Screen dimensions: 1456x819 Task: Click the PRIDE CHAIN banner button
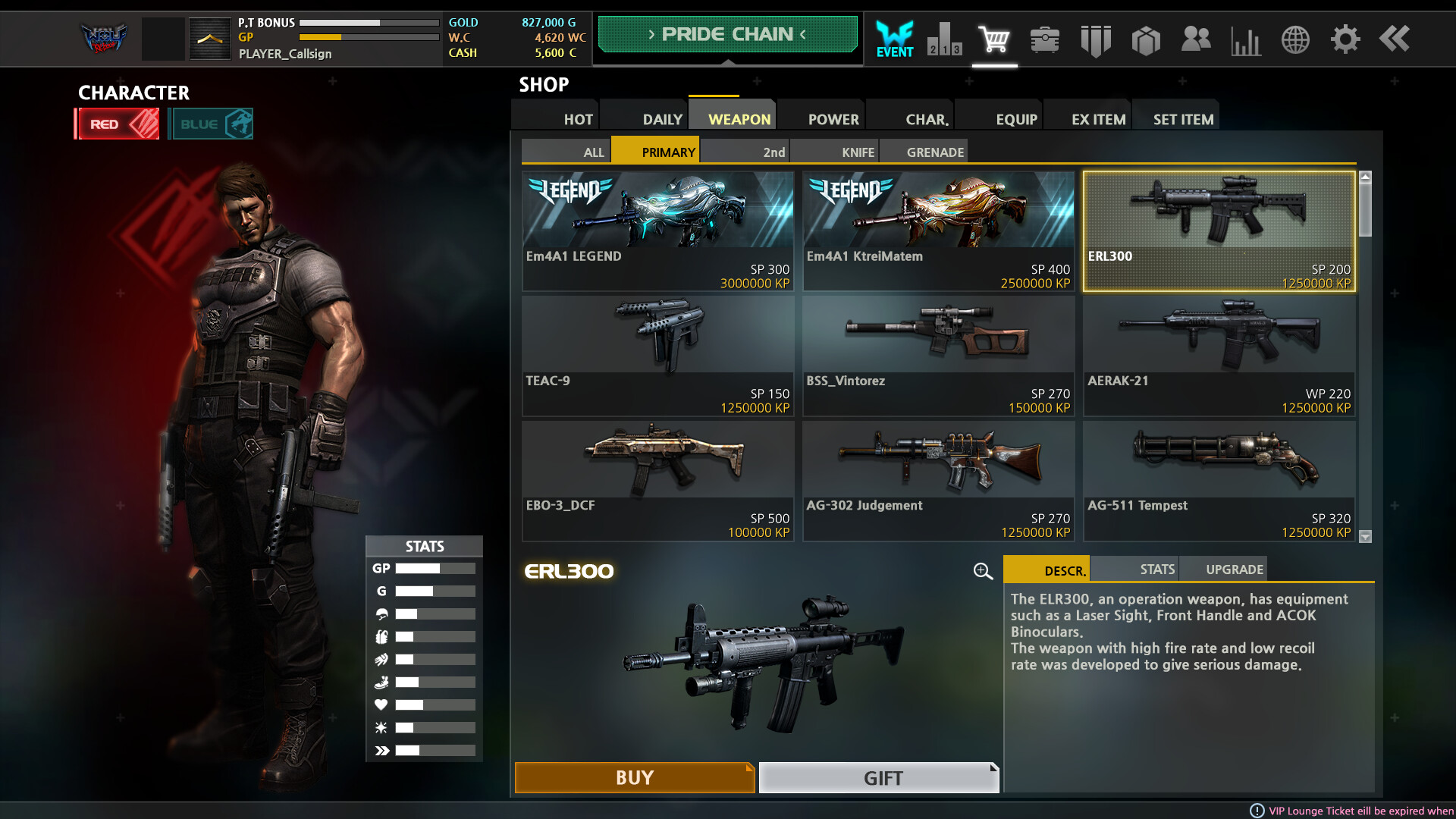tap(727, 34)
